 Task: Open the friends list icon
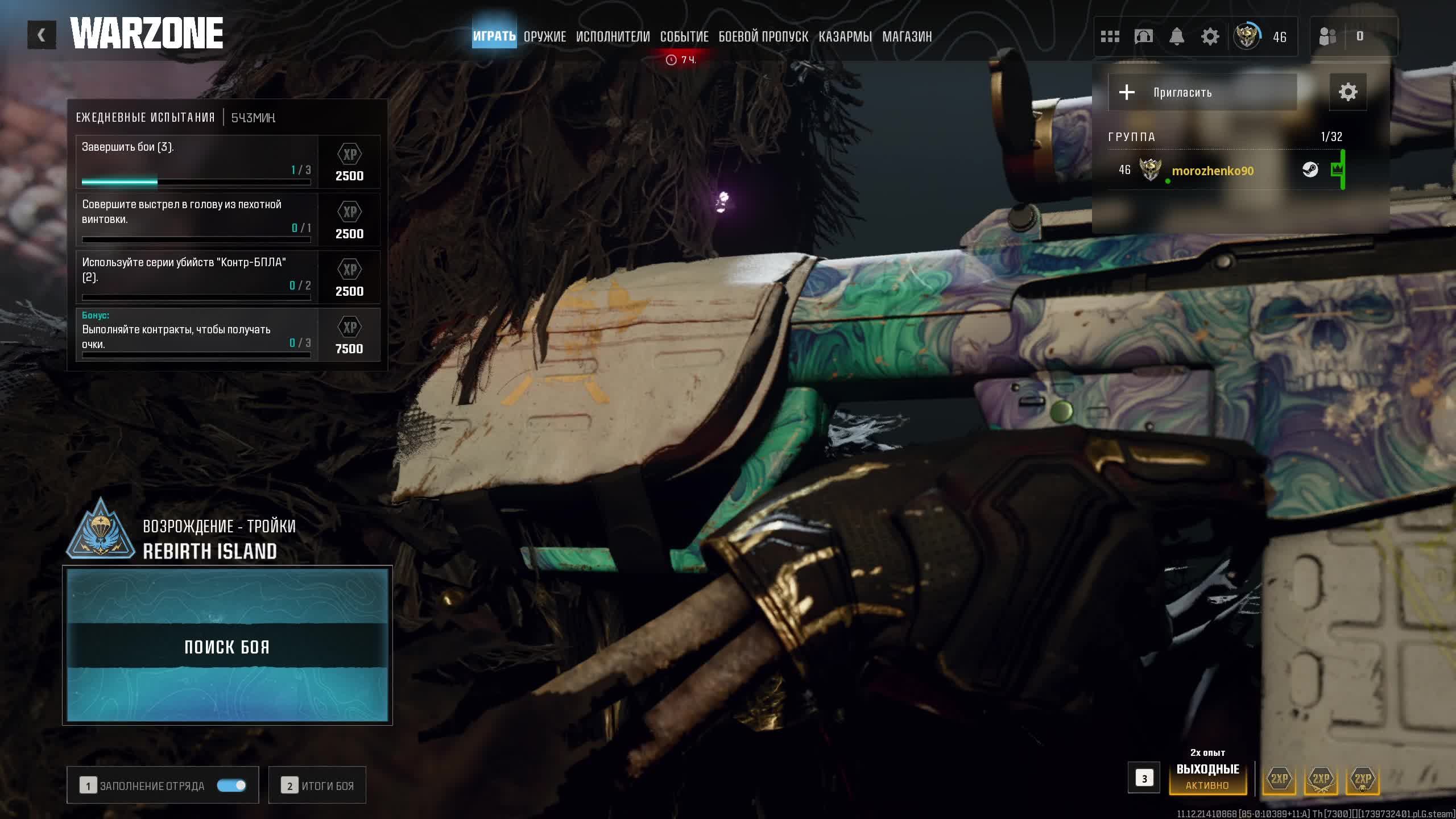tap(1327, 37)
